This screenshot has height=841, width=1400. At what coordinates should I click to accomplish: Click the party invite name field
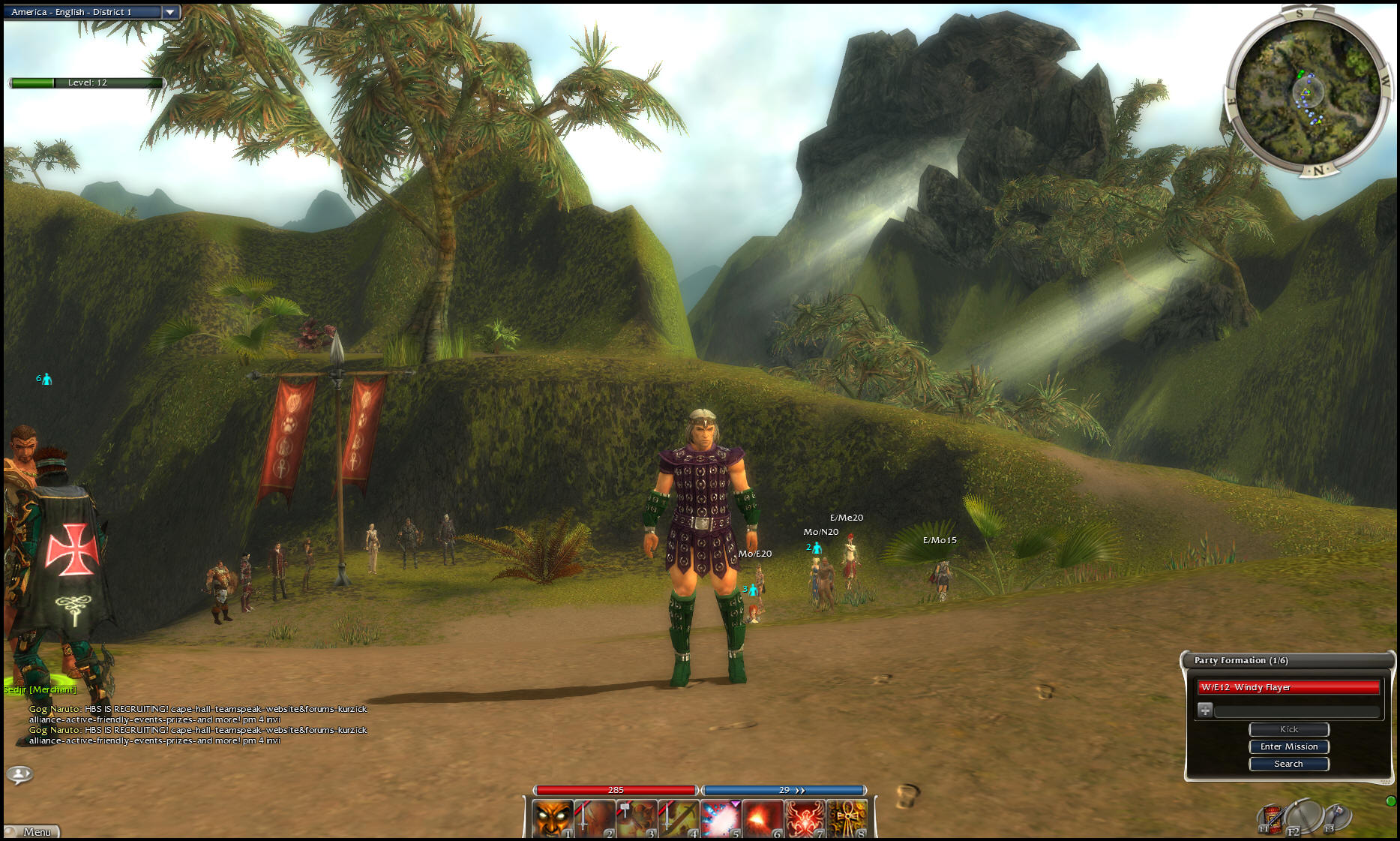tap(1297, 710)
